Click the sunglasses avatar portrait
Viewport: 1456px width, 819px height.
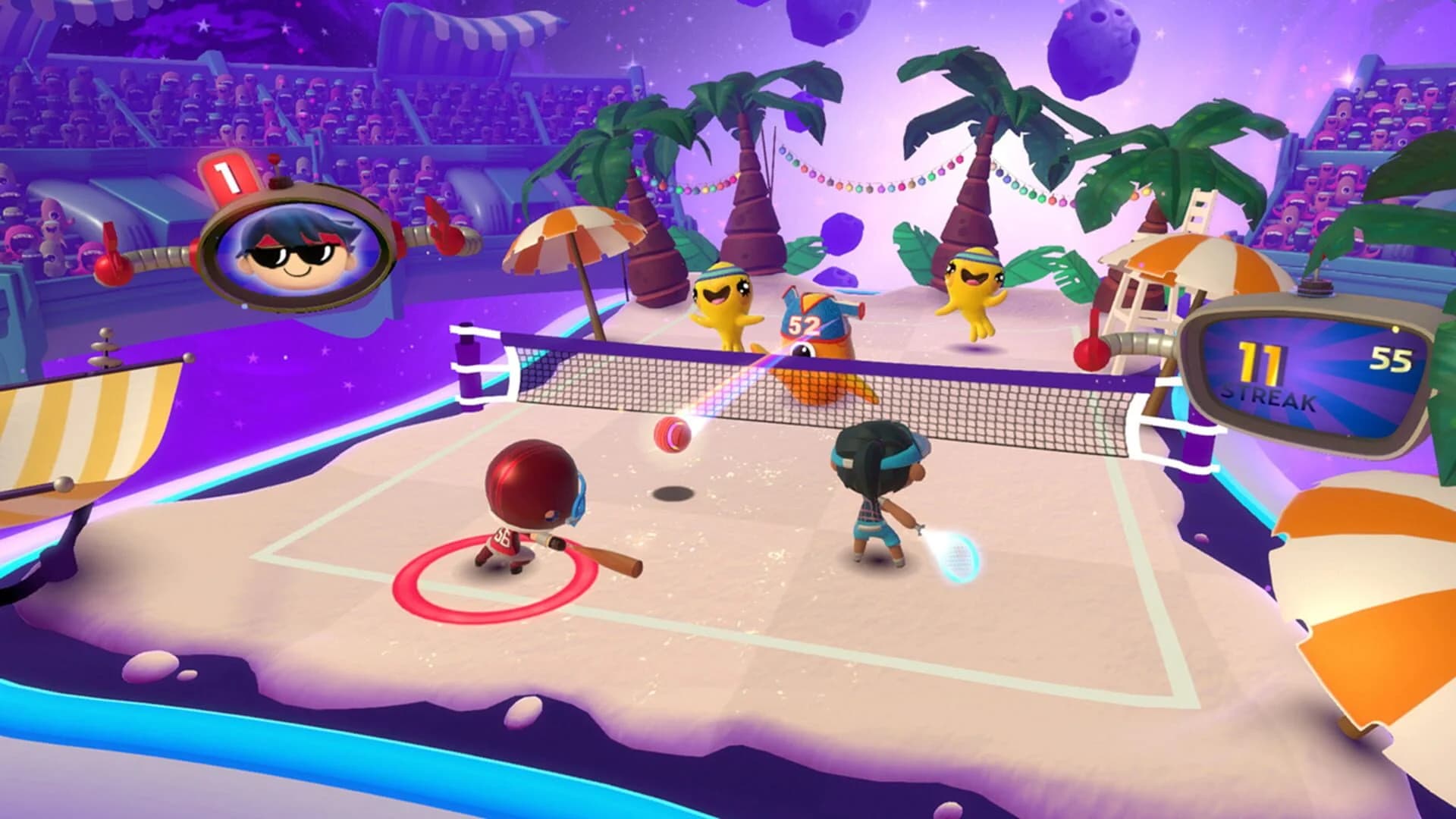tap(296, 250)
